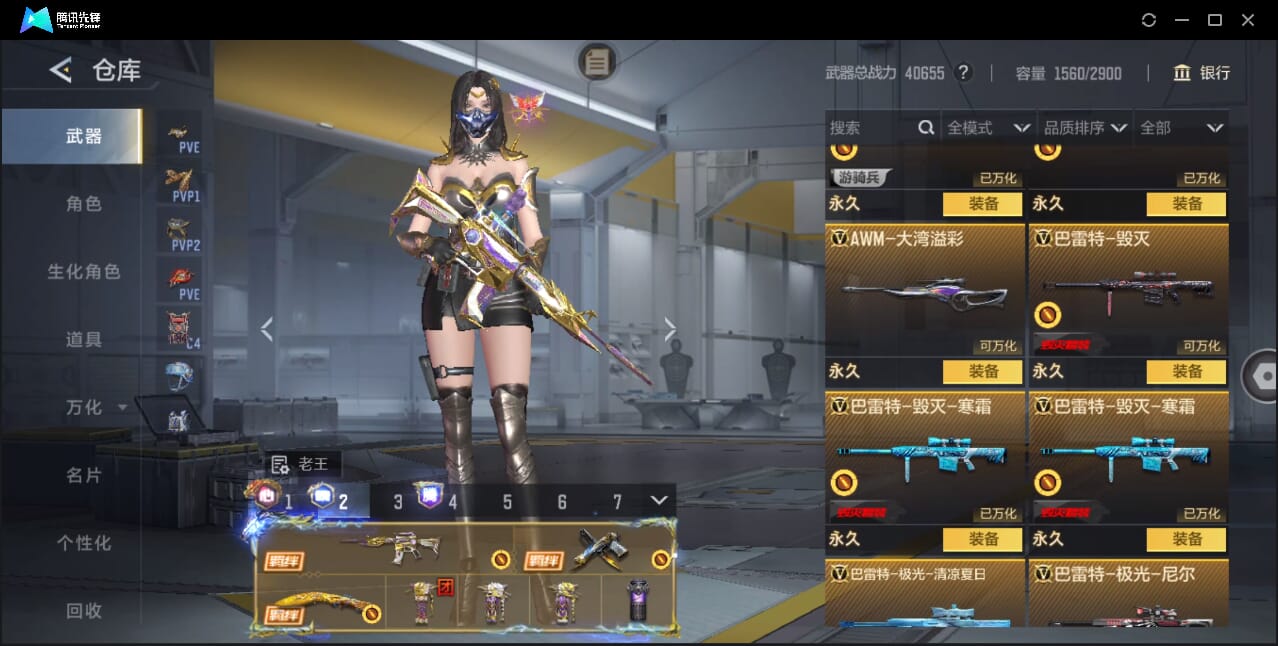This screenshot has width=1278, height=646.
Task: Go back from the 仓库 screen
Action: tap(61, 70)
